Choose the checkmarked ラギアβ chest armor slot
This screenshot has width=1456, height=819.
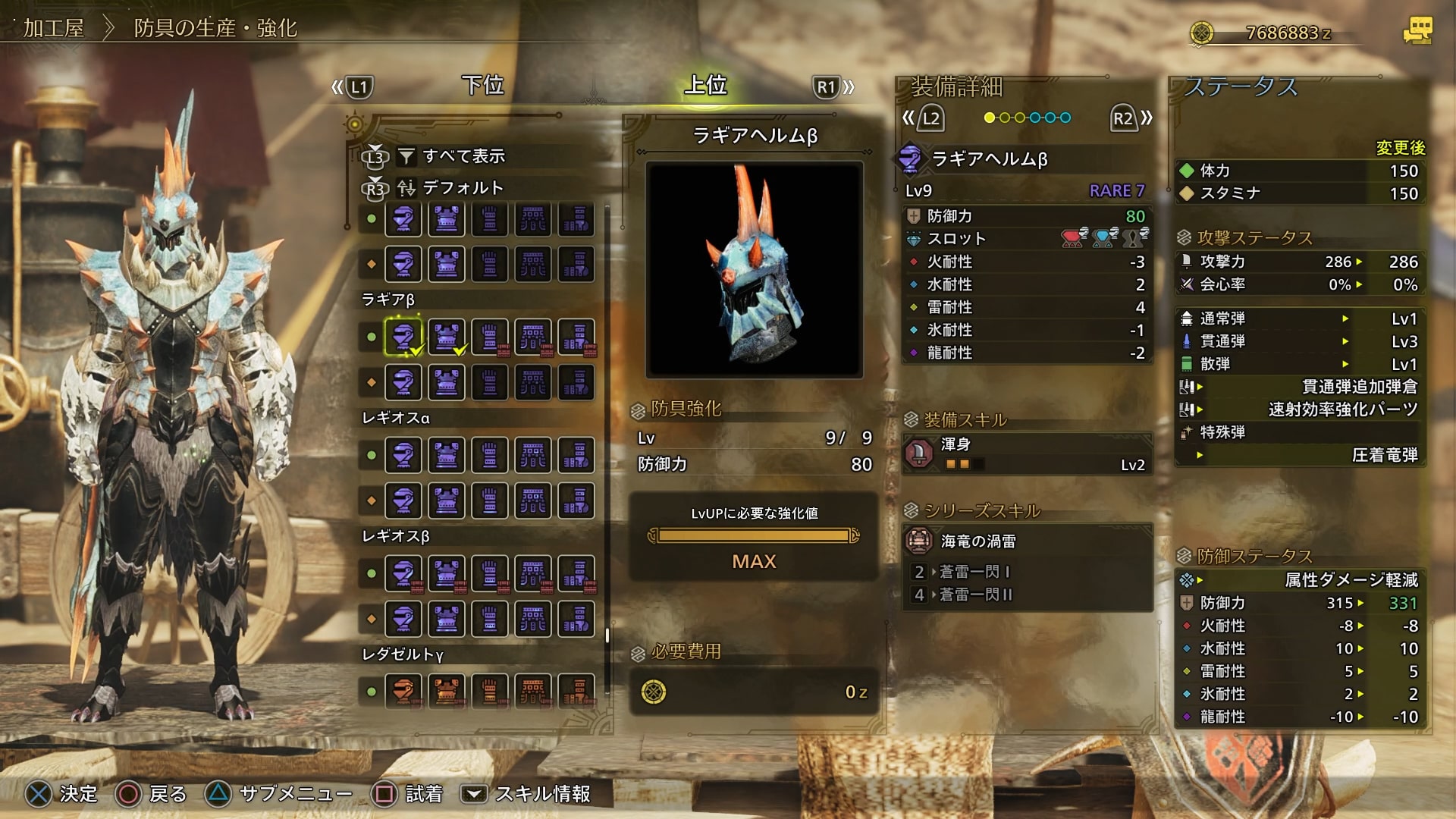447,337
